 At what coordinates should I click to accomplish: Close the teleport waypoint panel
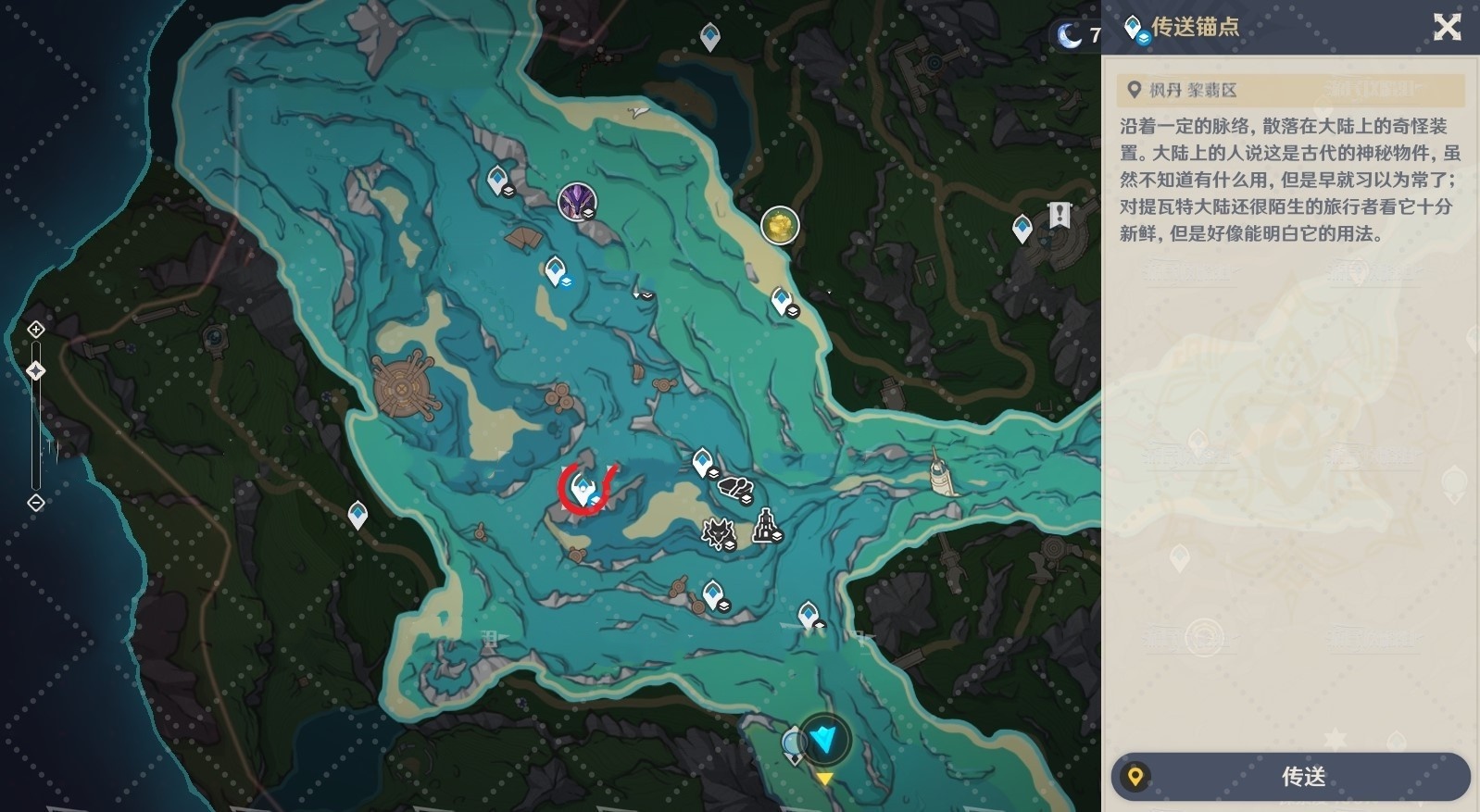click(x=1447, y=27)
